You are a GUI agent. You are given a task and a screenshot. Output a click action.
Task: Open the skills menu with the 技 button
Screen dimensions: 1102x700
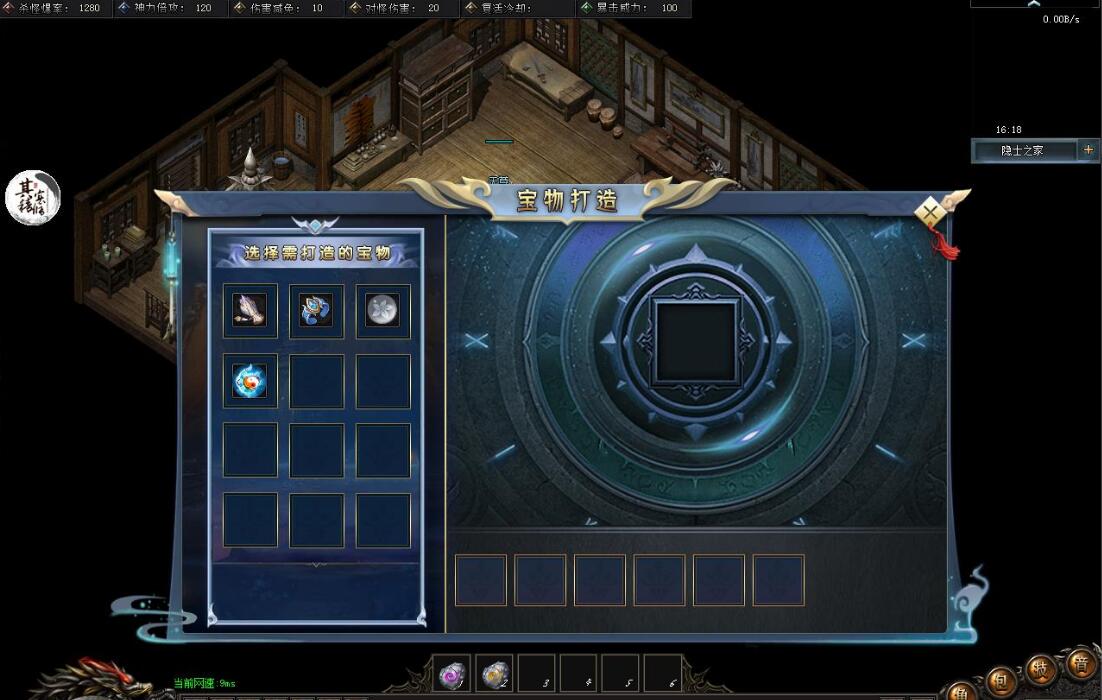click(x=1042, y=670)
